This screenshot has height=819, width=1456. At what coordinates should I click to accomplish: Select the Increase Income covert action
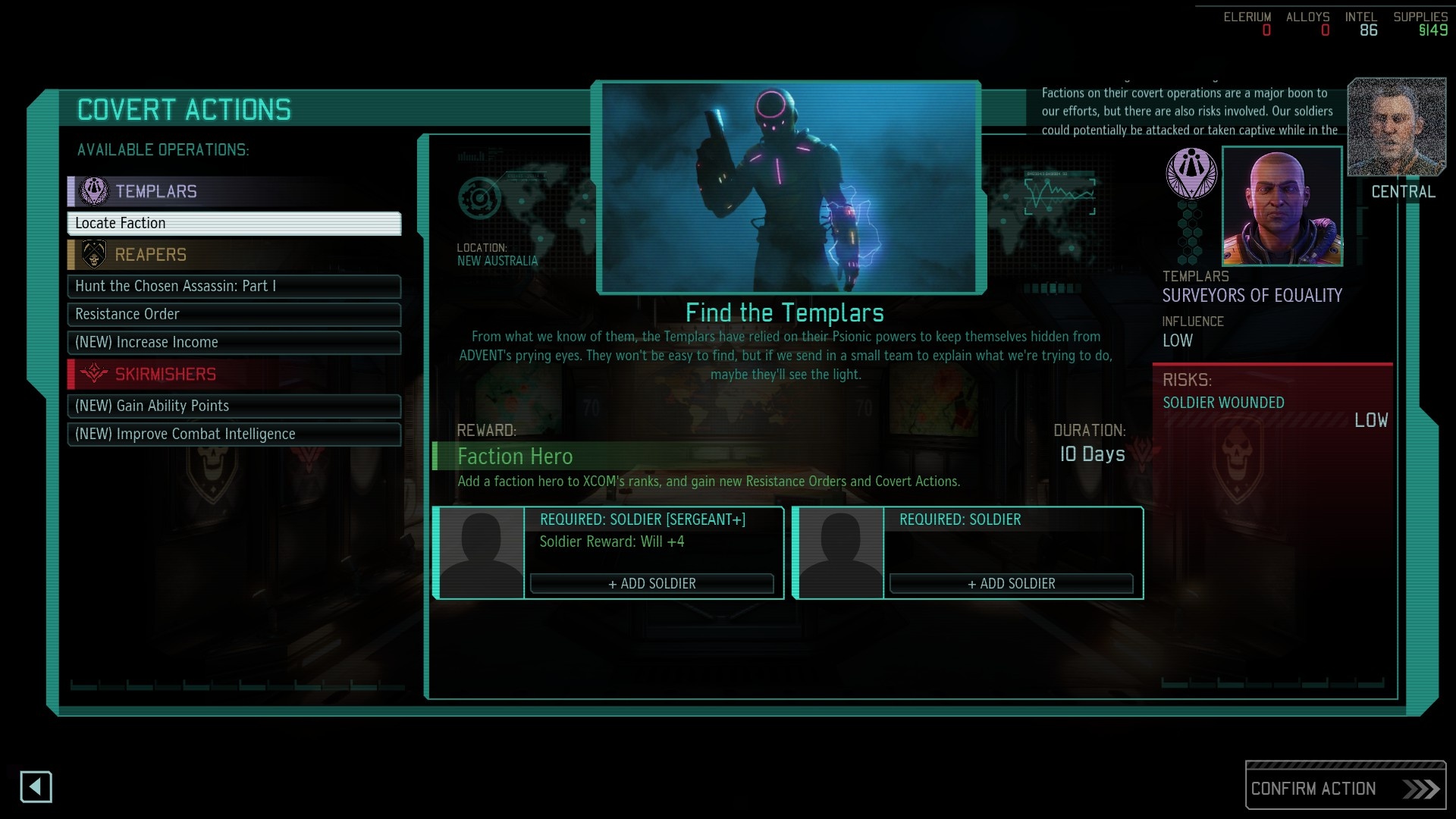point(234,343)
